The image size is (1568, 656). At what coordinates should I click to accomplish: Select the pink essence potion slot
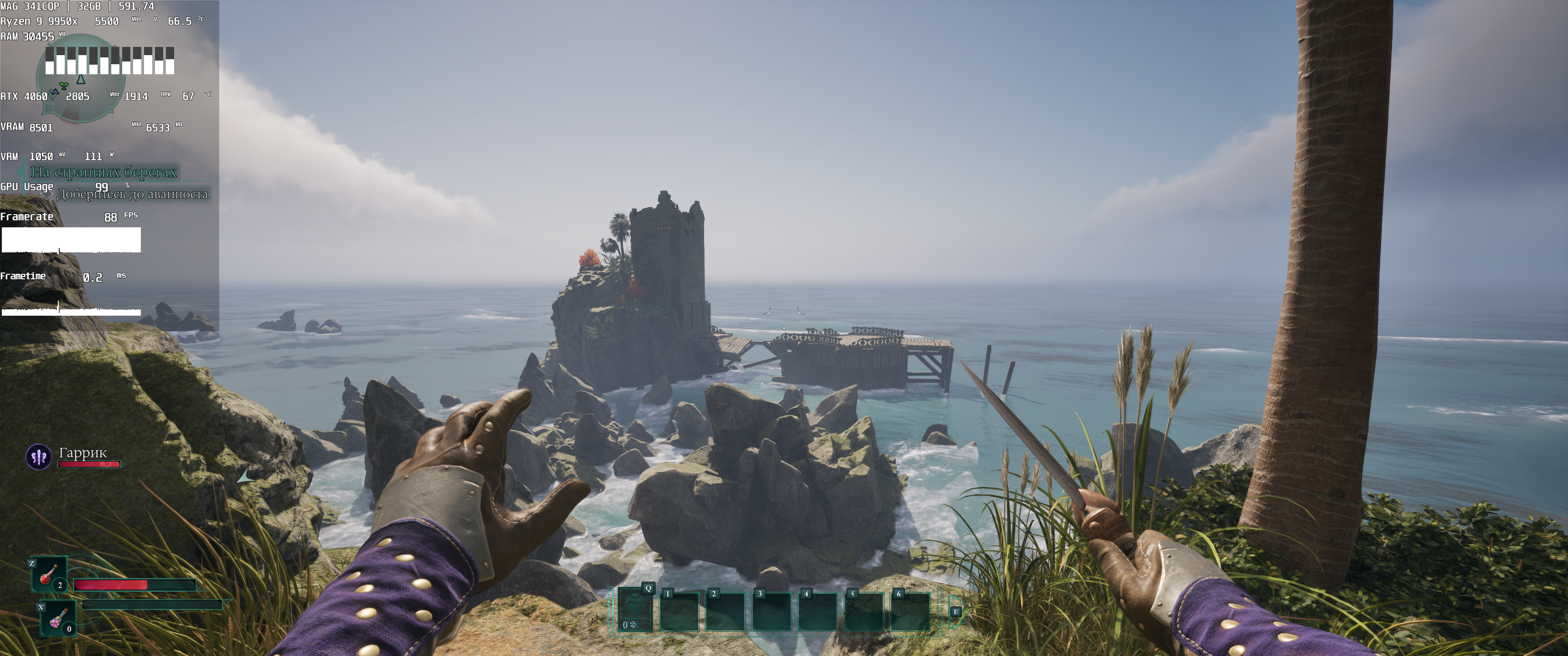click(58, 618)
